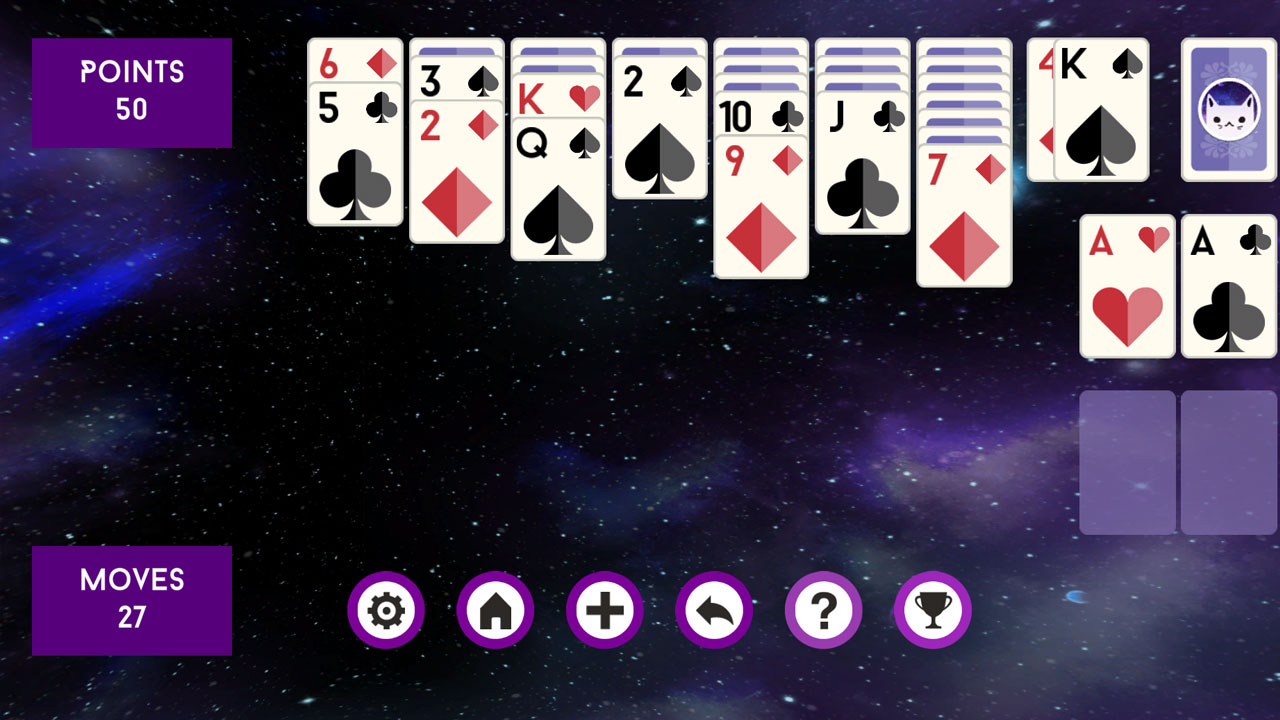Open the settings gear icon
This screenshot has width=1280, height=720.
pos(386,610)
